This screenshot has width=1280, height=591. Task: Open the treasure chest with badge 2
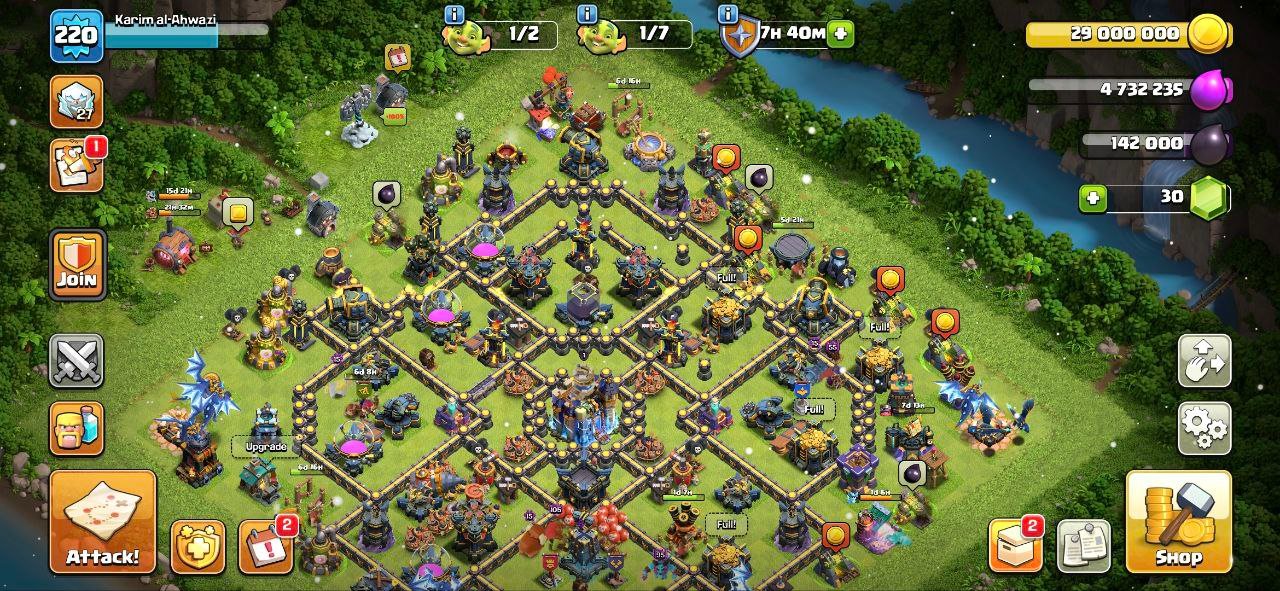(x=1015, y=546)
